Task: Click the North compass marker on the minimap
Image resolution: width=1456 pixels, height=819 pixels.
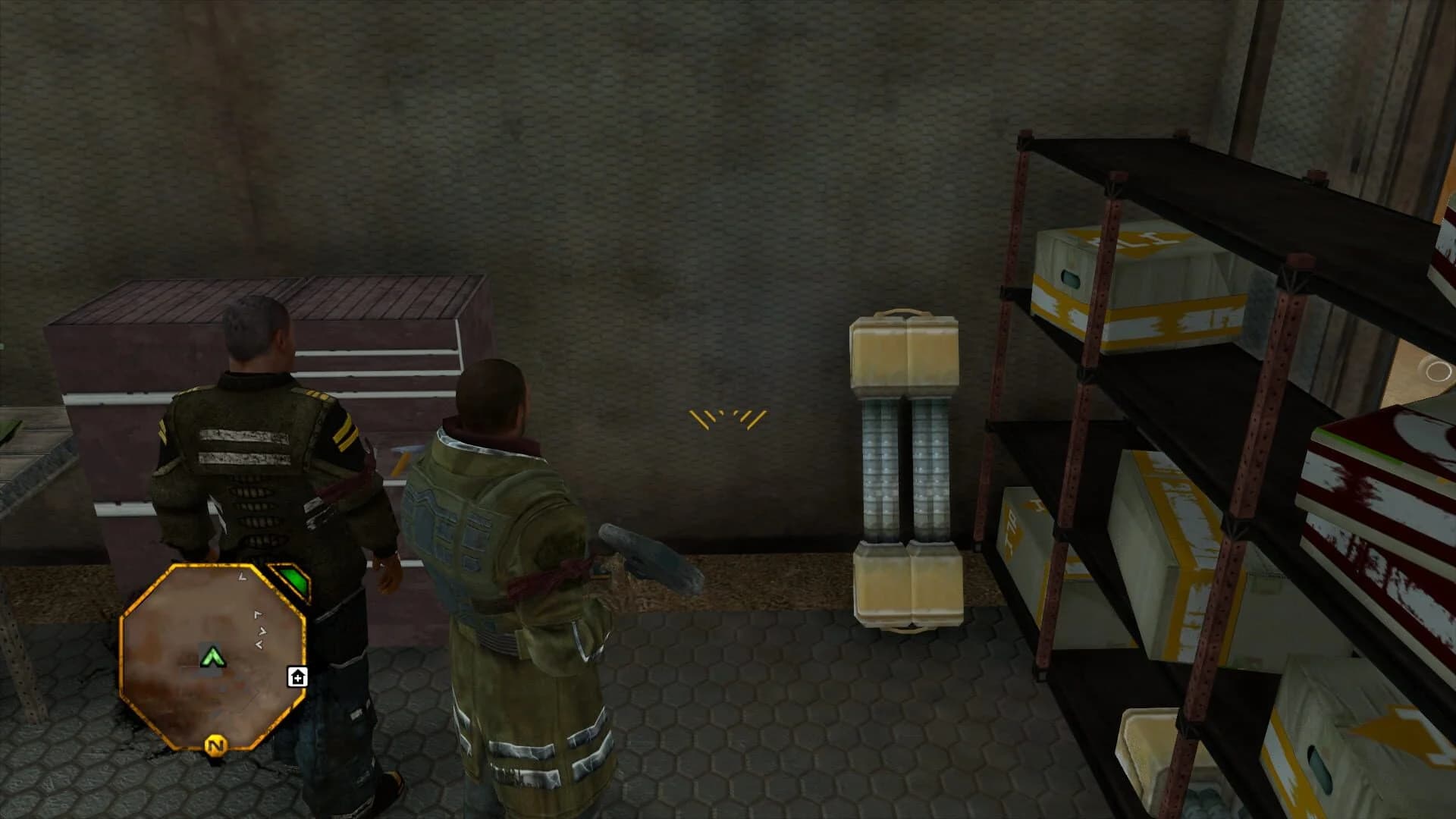Action: 216,745
